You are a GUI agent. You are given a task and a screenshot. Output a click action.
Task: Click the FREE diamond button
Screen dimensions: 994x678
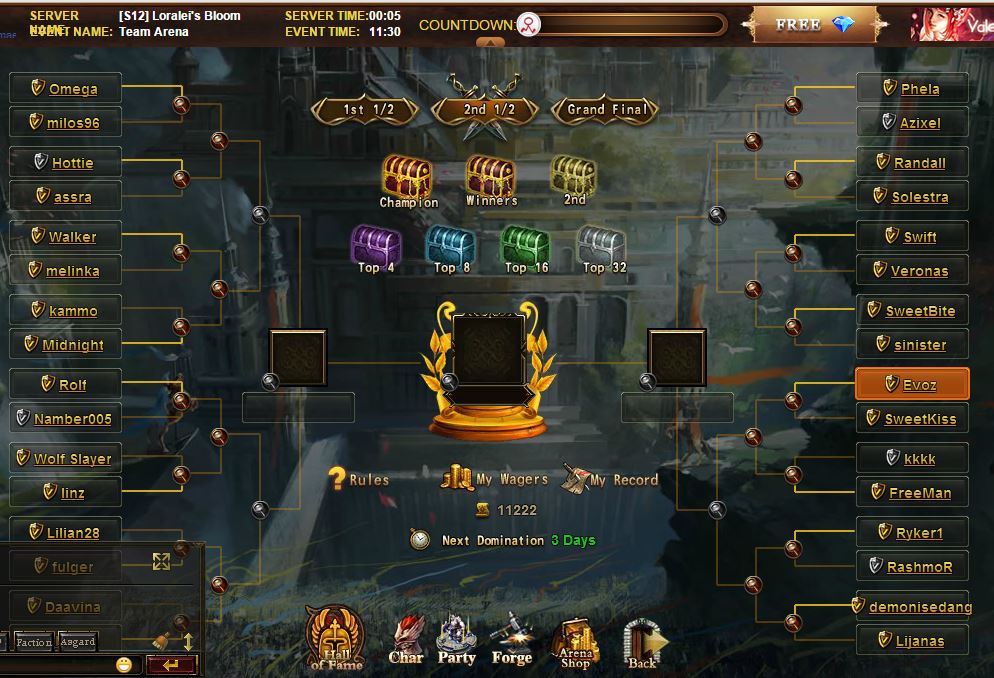point(814,25)
